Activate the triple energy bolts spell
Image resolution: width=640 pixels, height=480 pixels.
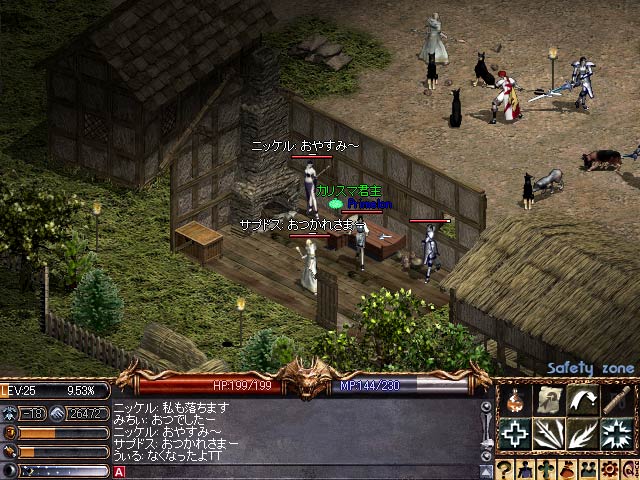click(549, 434)
